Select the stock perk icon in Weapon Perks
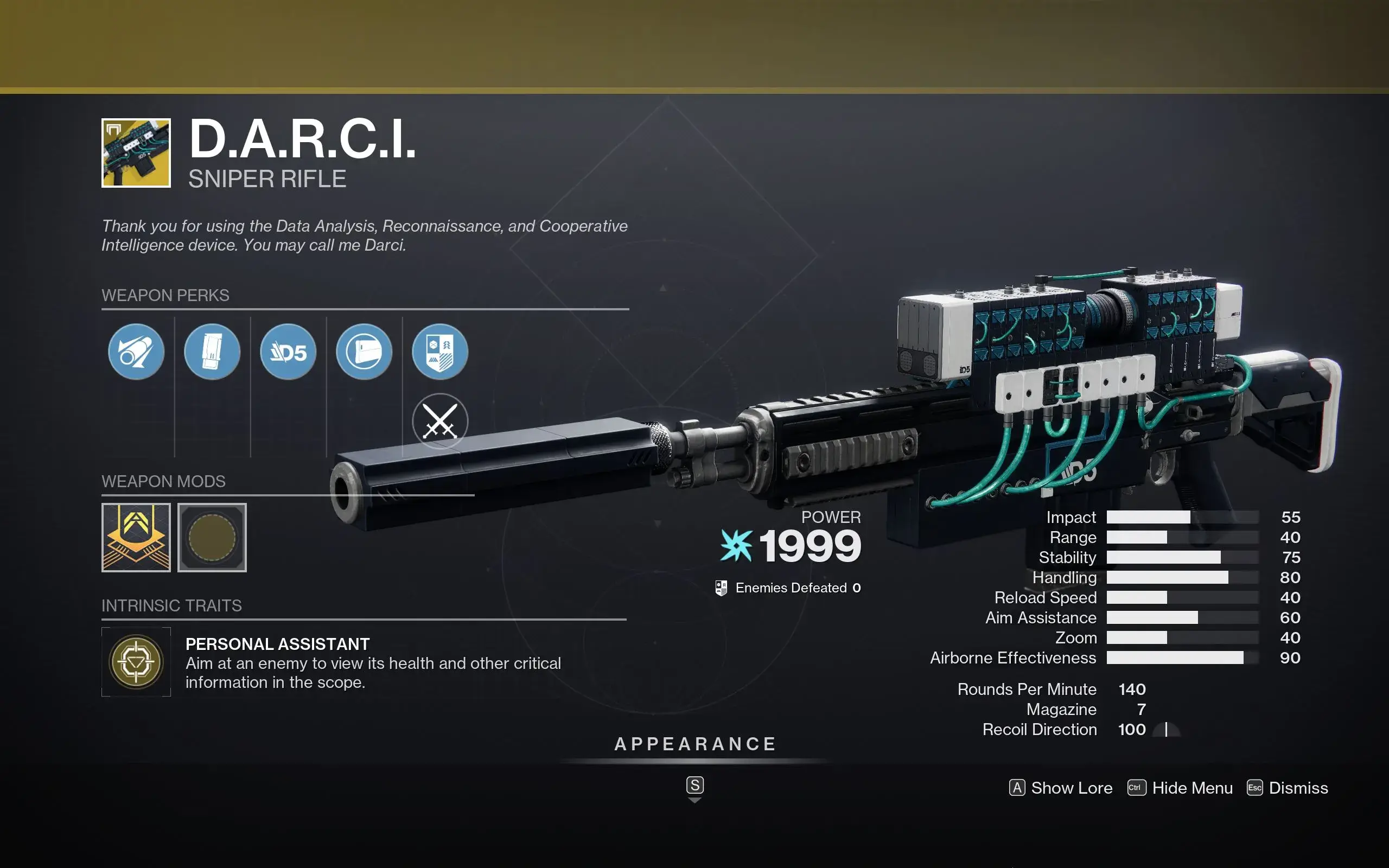The image size is (1389, 868). (365, 352)
